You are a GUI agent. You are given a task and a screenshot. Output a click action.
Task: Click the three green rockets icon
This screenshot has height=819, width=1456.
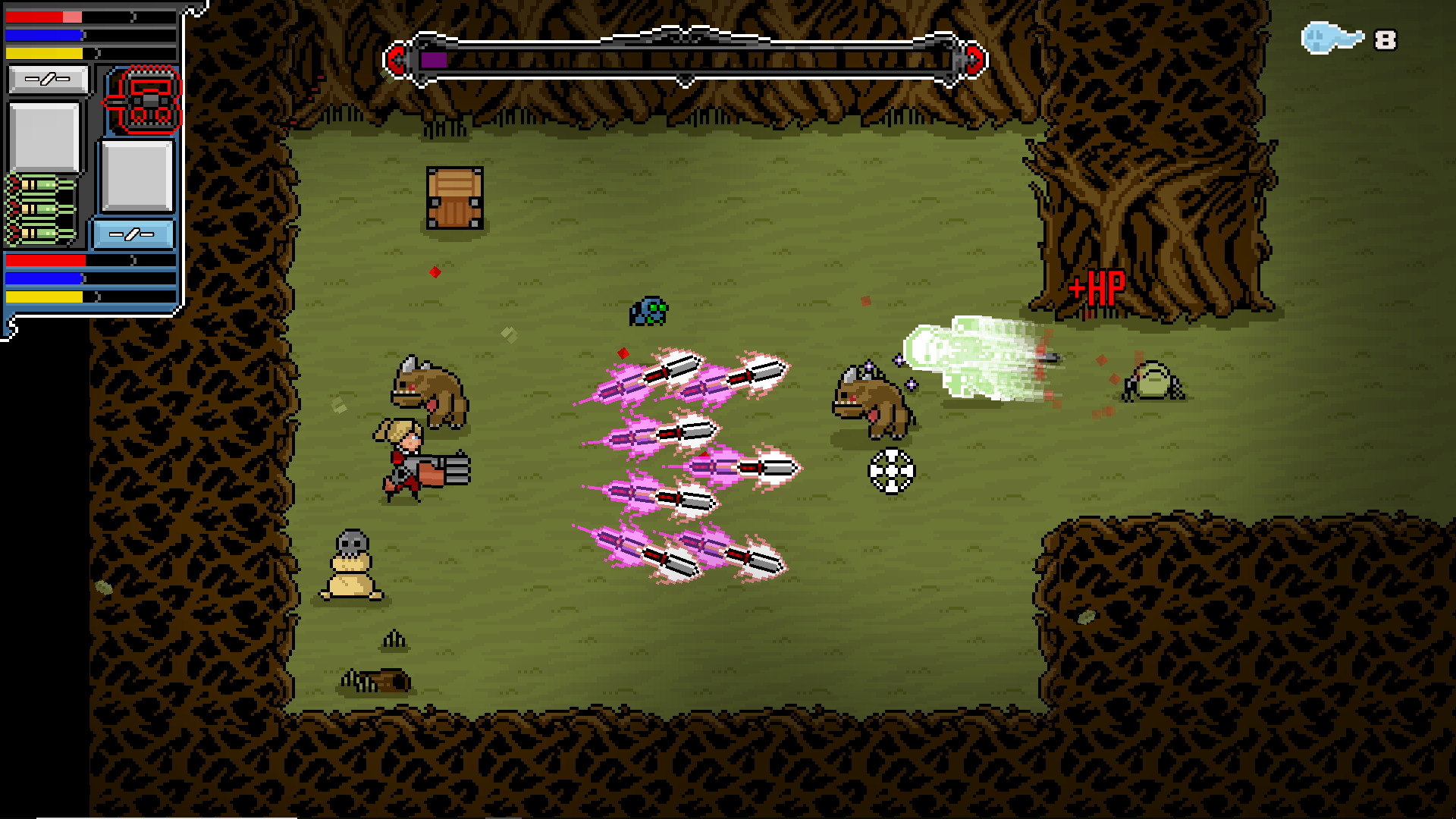(x=42, y=209)
